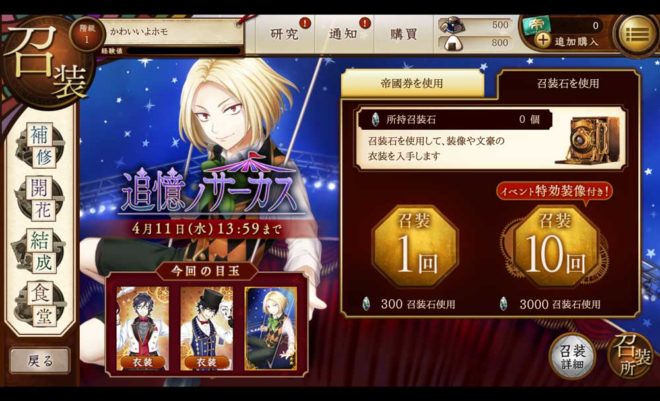Open the hamburger main menu
This screenshot has width=660, height=401.
click(x=636, y=34)
